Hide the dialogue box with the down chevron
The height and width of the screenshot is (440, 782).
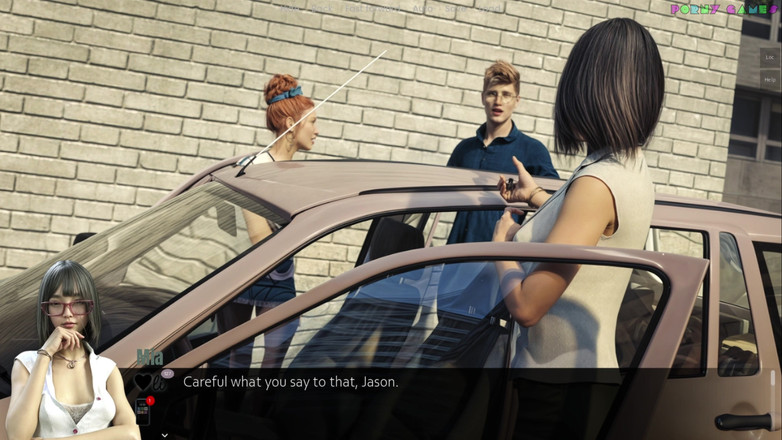coord(165,435)
